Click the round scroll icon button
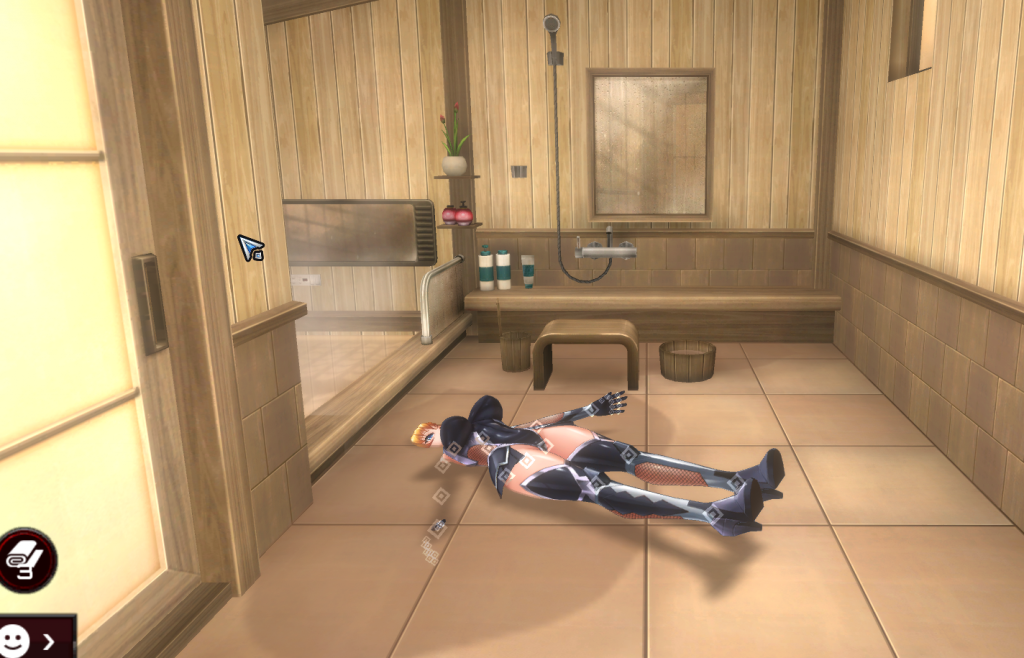Viewport: 1024px width, 658px height. [x=25, y=561]
